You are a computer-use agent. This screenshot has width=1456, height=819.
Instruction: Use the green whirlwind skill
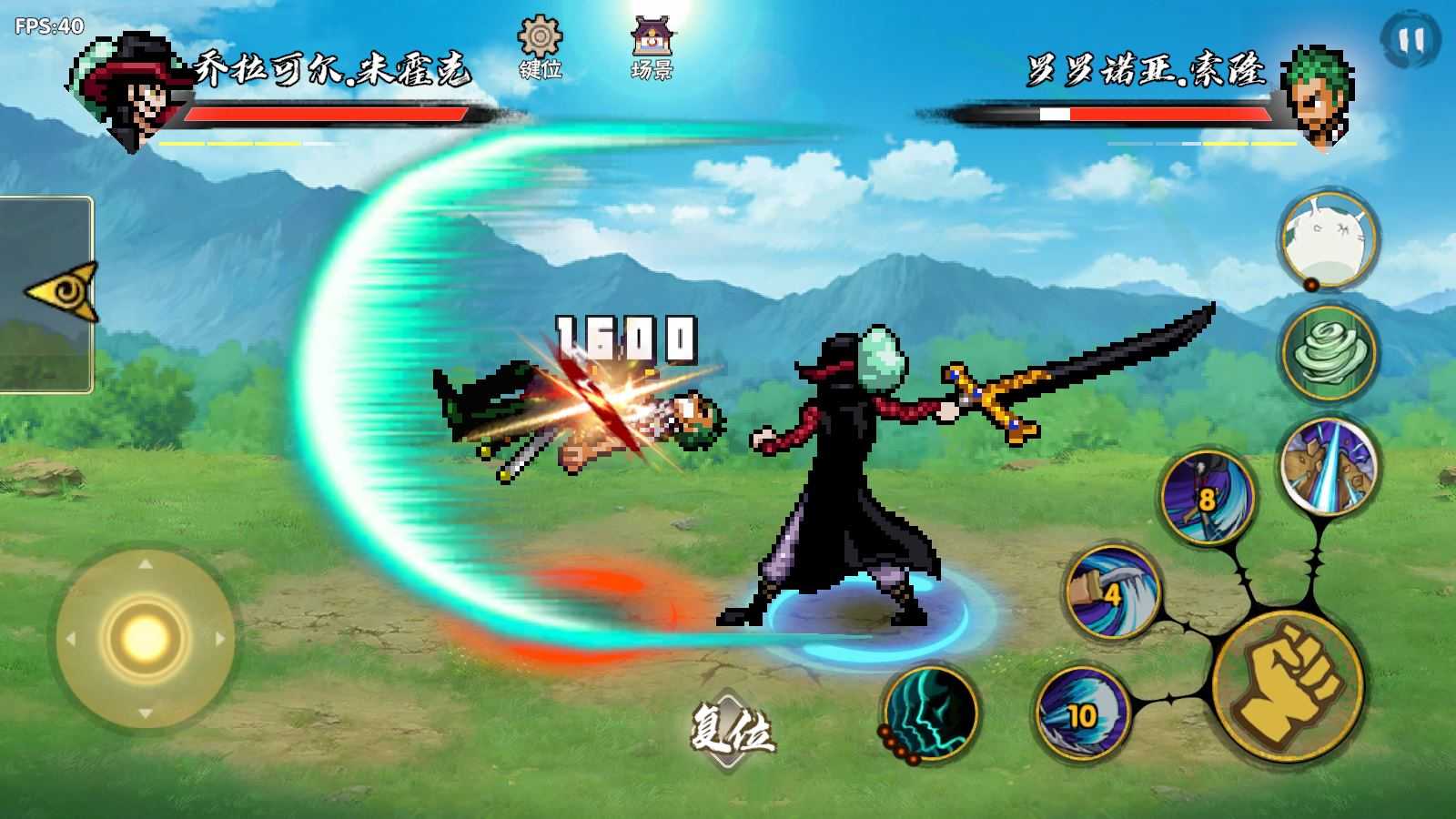(x=1329, y=354)
